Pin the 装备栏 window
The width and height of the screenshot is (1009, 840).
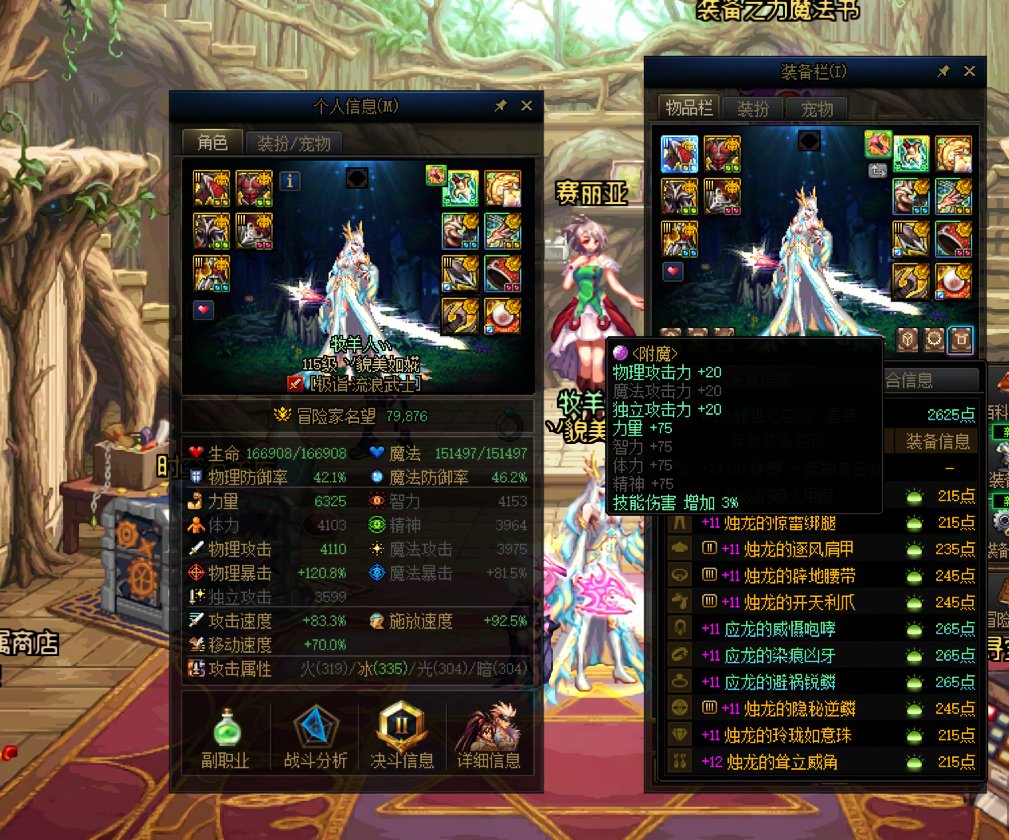coord(943,71)
